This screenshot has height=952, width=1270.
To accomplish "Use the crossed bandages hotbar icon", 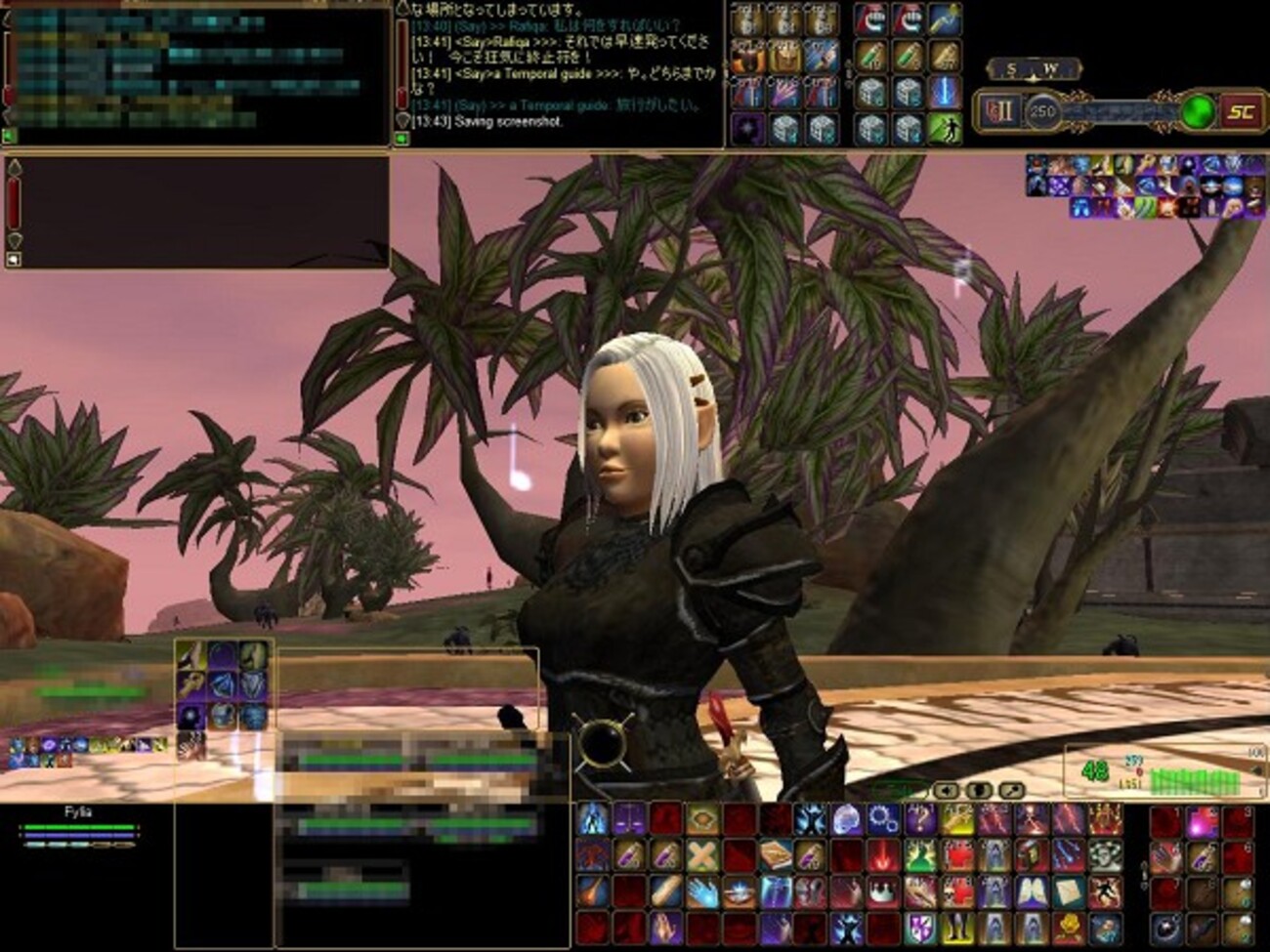I will coord(701,856).
